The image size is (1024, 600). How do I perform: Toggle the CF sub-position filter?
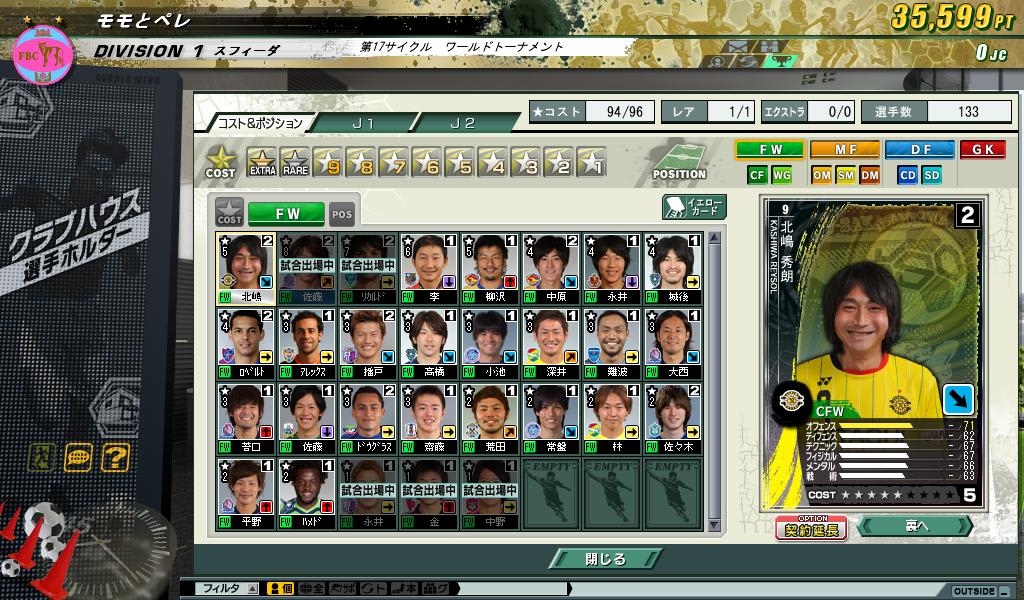point(758,175)
